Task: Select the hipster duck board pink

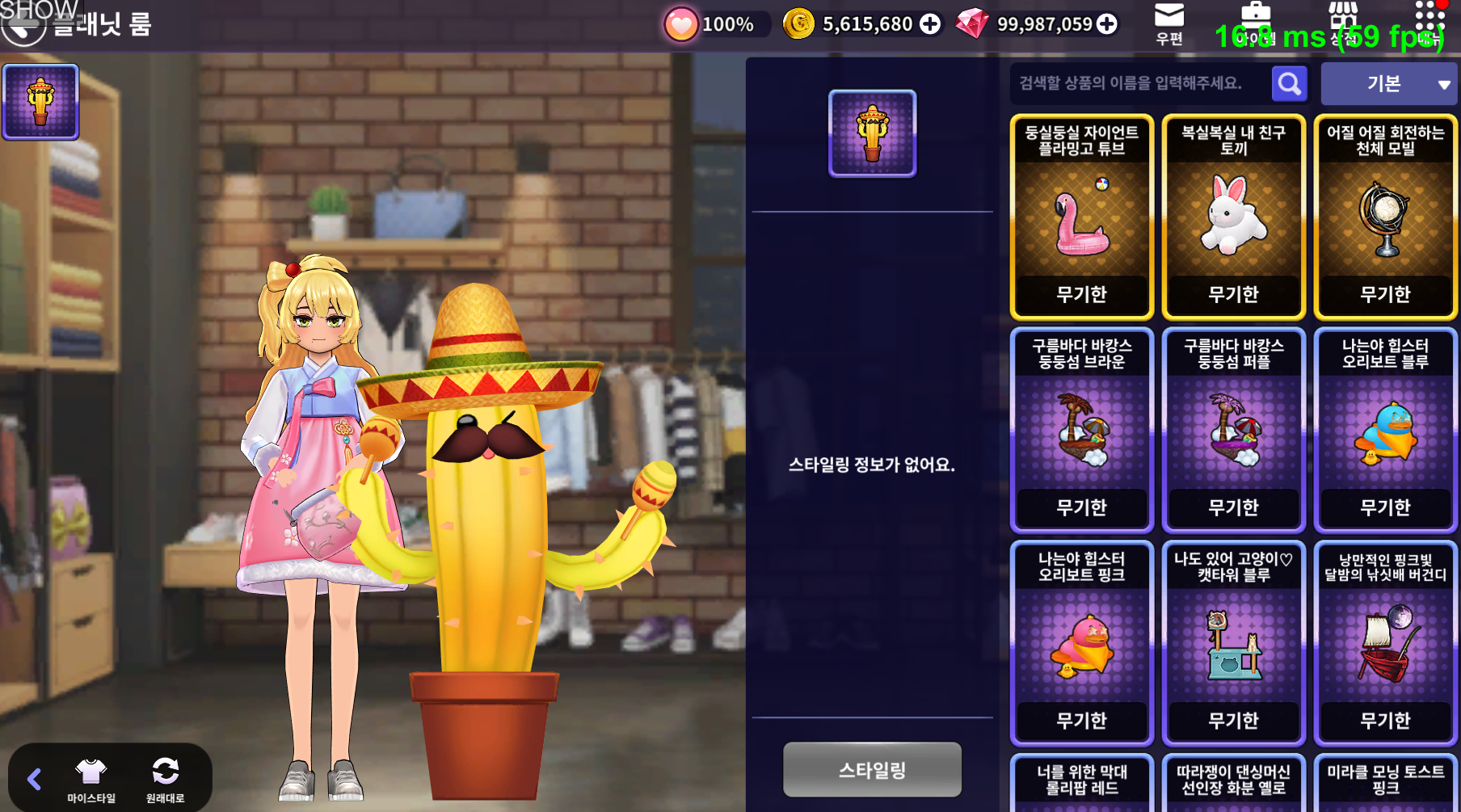Action: [1081, 644]
